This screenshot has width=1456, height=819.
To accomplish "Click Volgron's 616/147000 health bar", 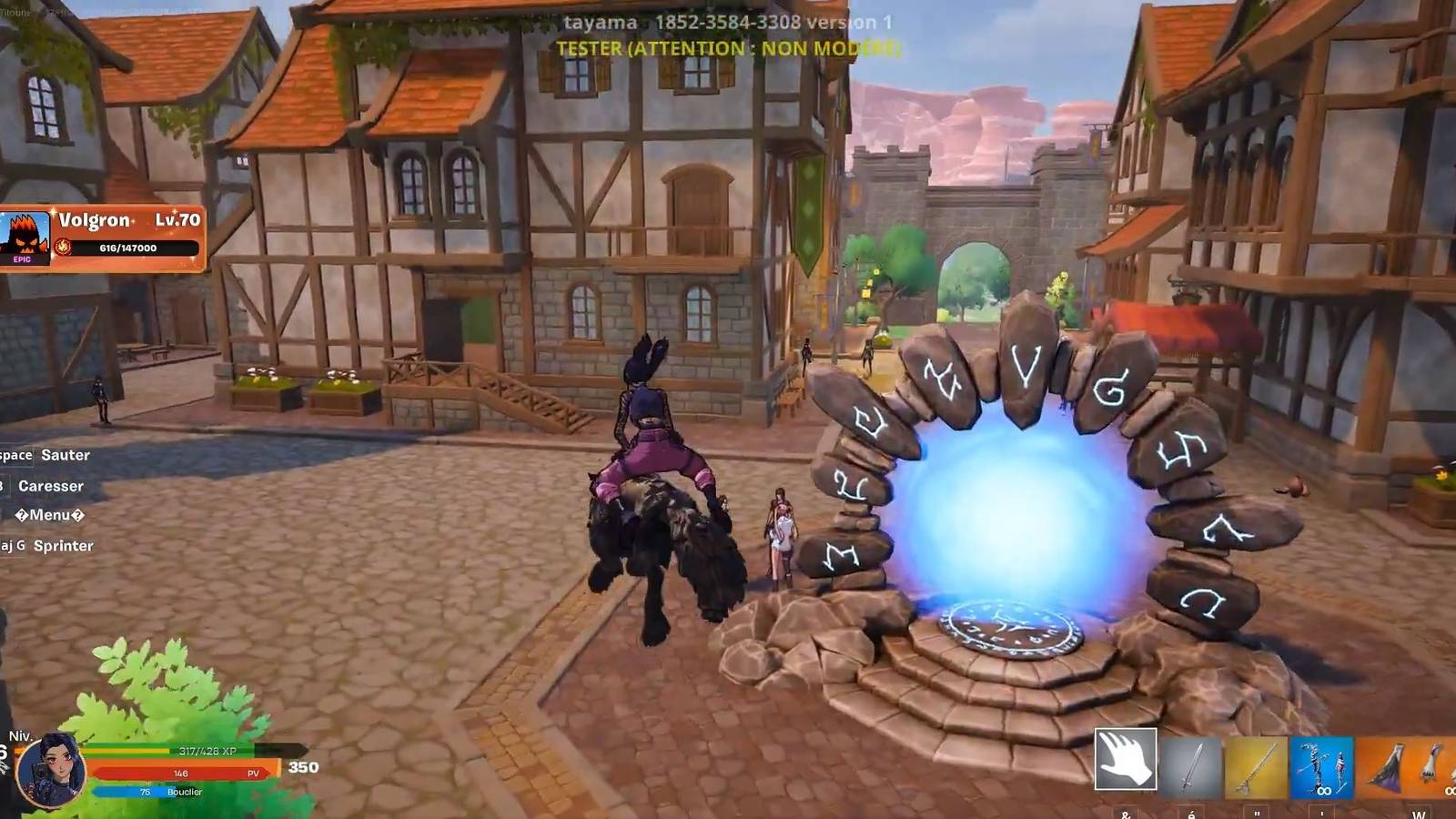I will [x=127, y=248].
